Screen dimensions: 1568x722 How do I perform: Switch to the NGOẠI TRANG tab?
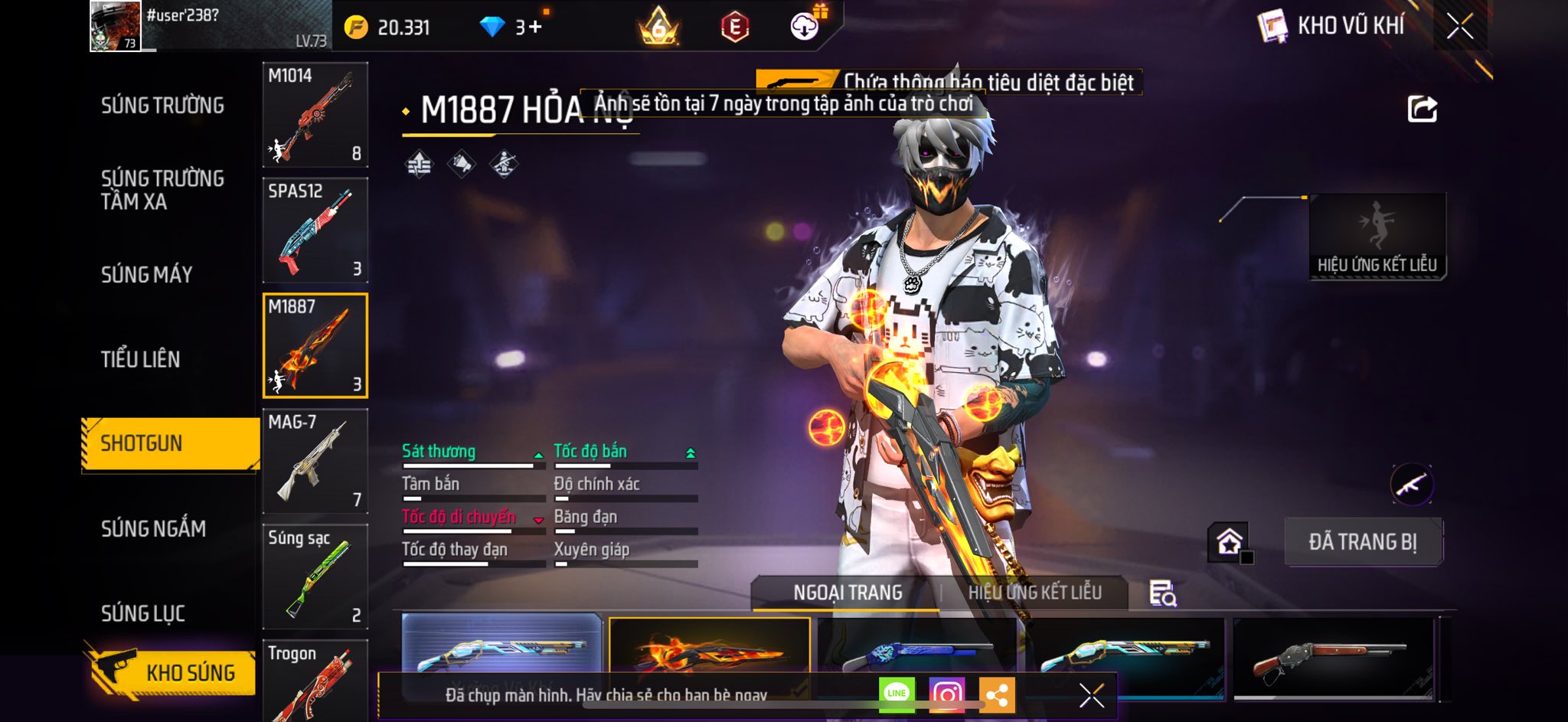click(x=848, y=593)
